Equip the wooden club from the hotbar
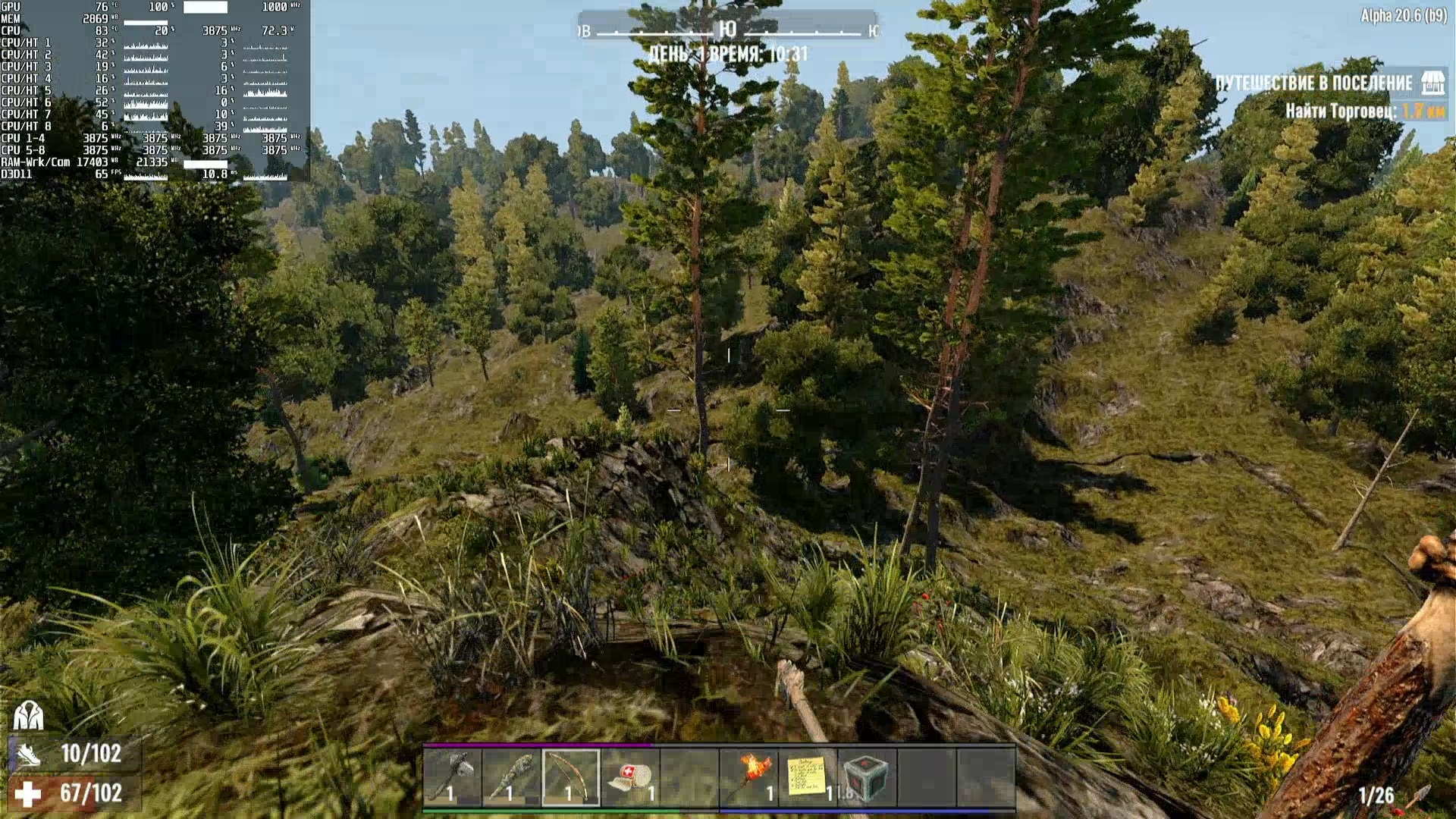Screen dimensions: 1456x819 pos(512,777)
